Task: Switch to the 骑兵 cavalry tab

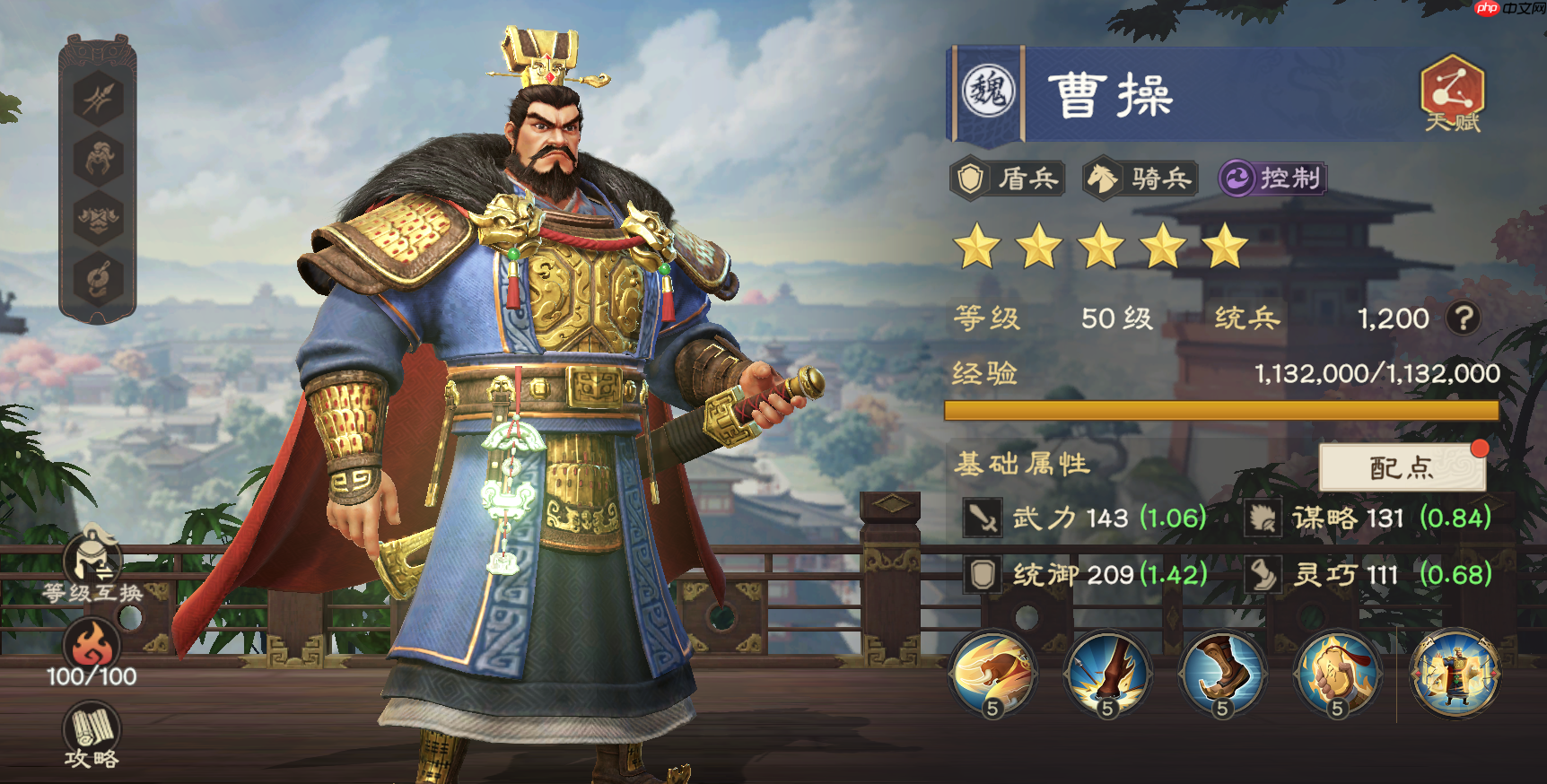Action: pos(1137,179)
